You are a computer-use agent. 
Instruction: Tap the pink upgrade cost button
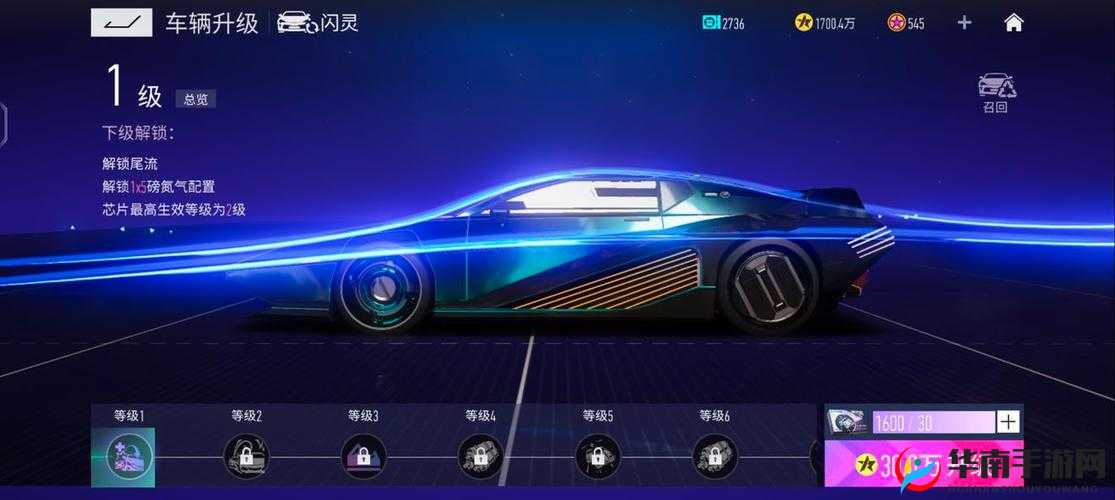(923, 466)
